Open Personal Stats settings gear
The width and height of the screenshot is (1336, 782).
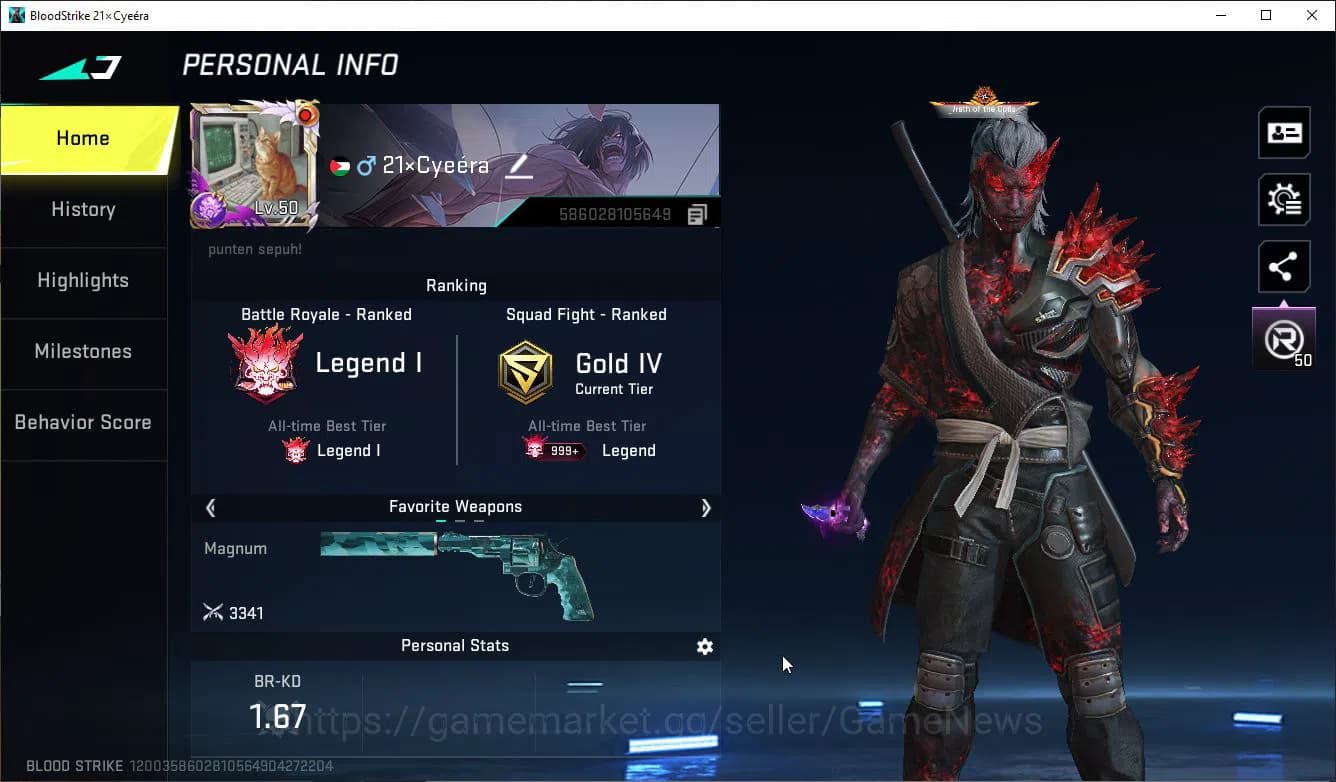(705, 647)
